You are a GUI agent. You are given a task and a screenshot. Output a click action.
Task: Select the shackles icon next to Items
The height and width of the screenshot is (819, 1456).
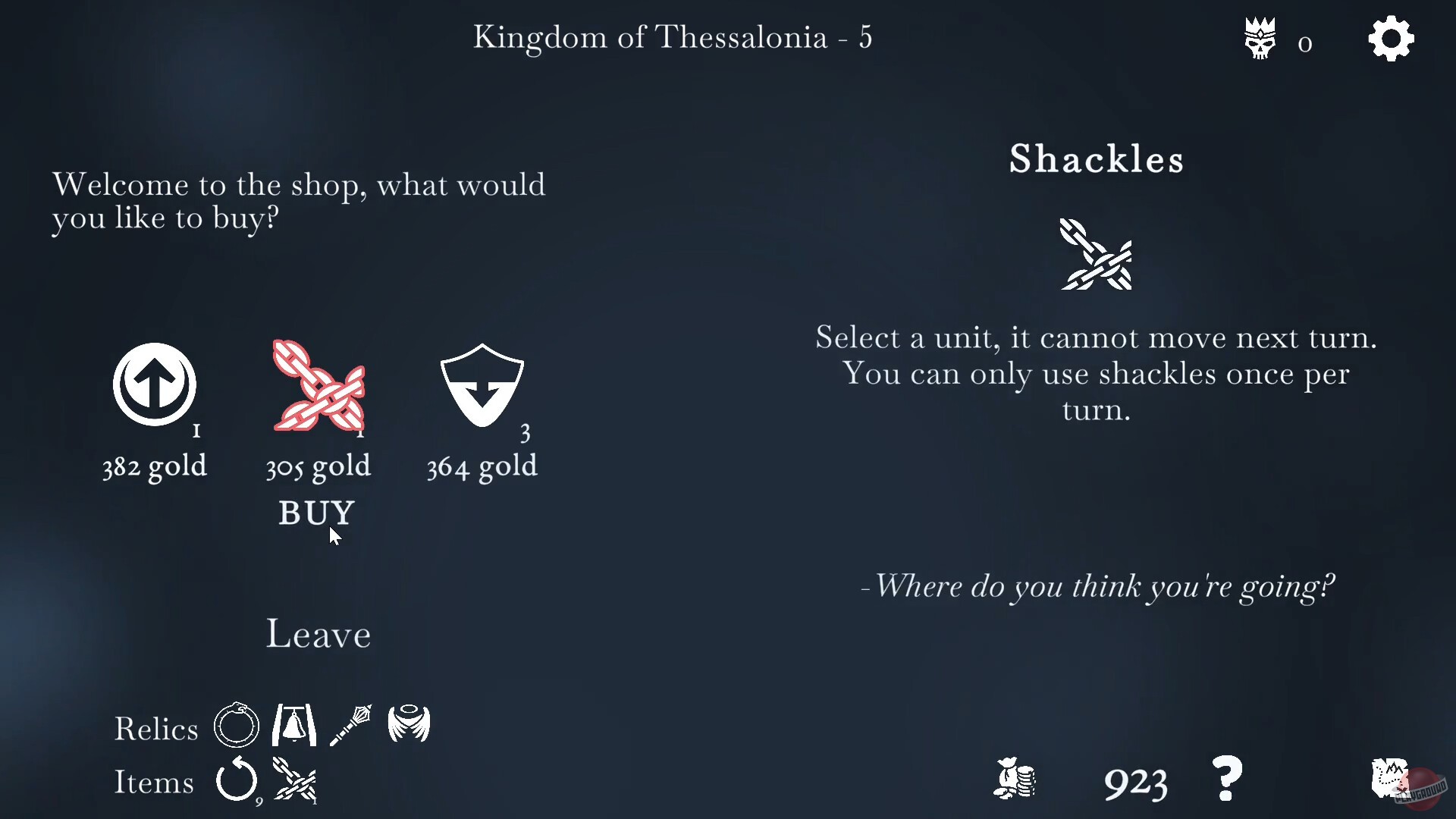pyautogui.click(x=296, y=781)
